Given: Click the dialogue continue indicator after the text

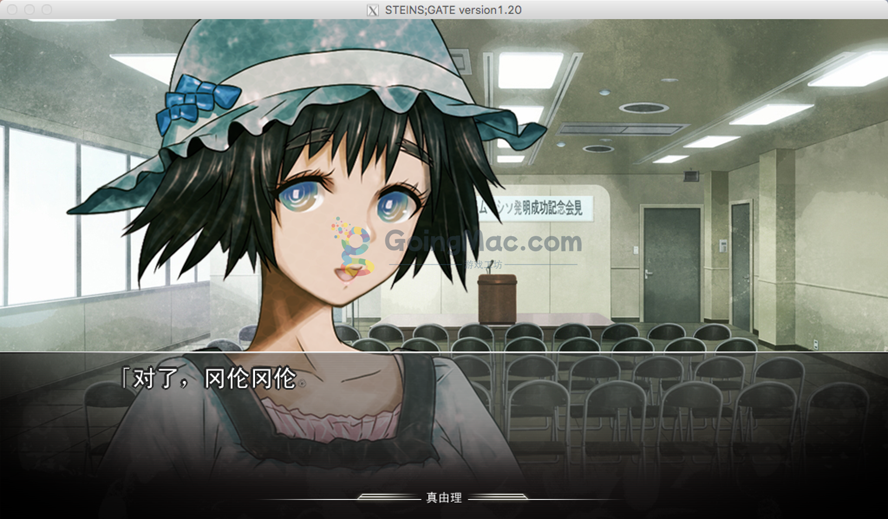Looking at the screenshot, I should tap(303, 383).
